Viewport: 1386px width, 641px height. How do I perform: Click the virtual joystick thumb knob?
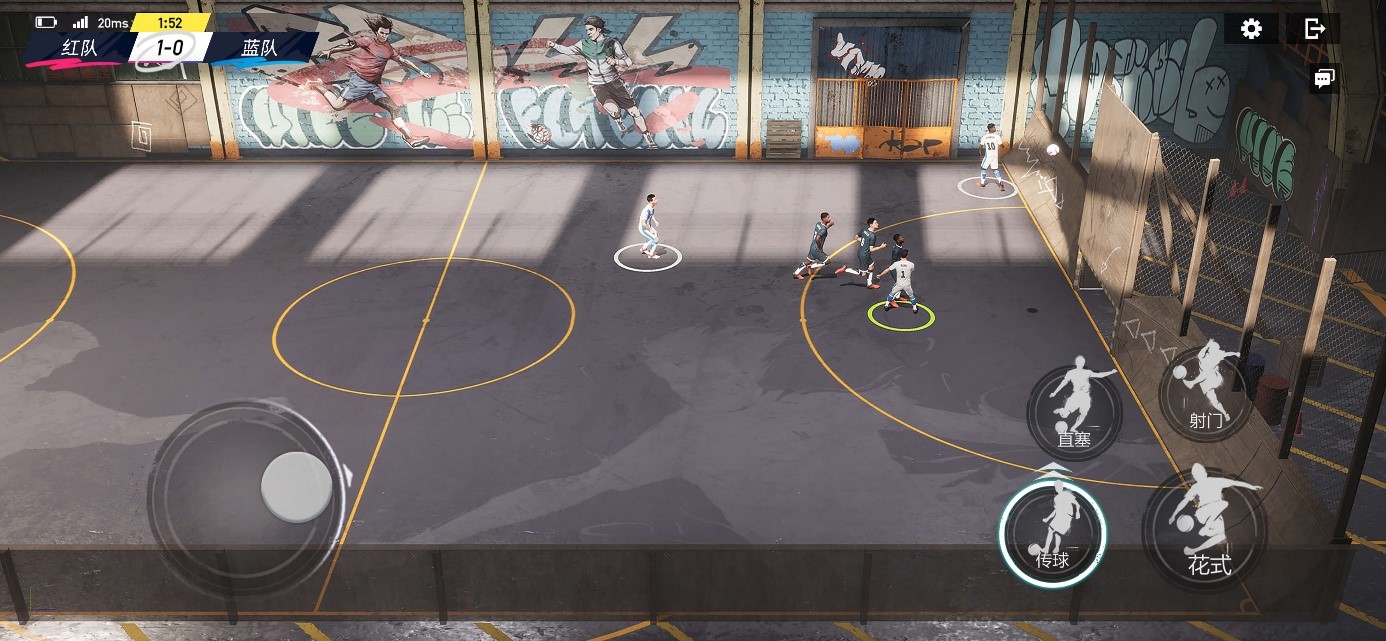click(296, 487)
